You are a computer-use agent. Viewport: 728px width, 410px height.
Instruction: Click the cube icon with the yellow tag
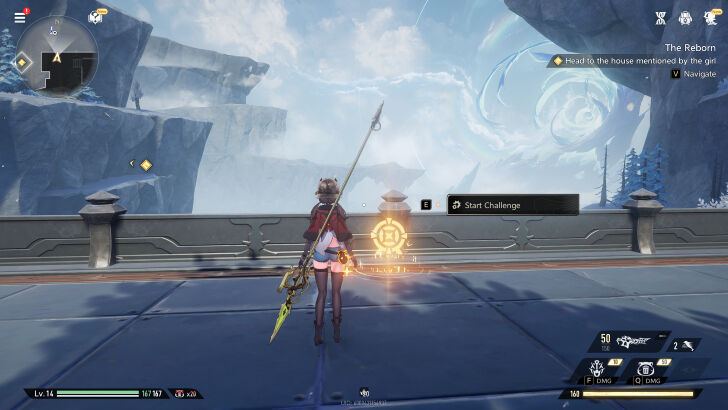(x=97, y=16)
